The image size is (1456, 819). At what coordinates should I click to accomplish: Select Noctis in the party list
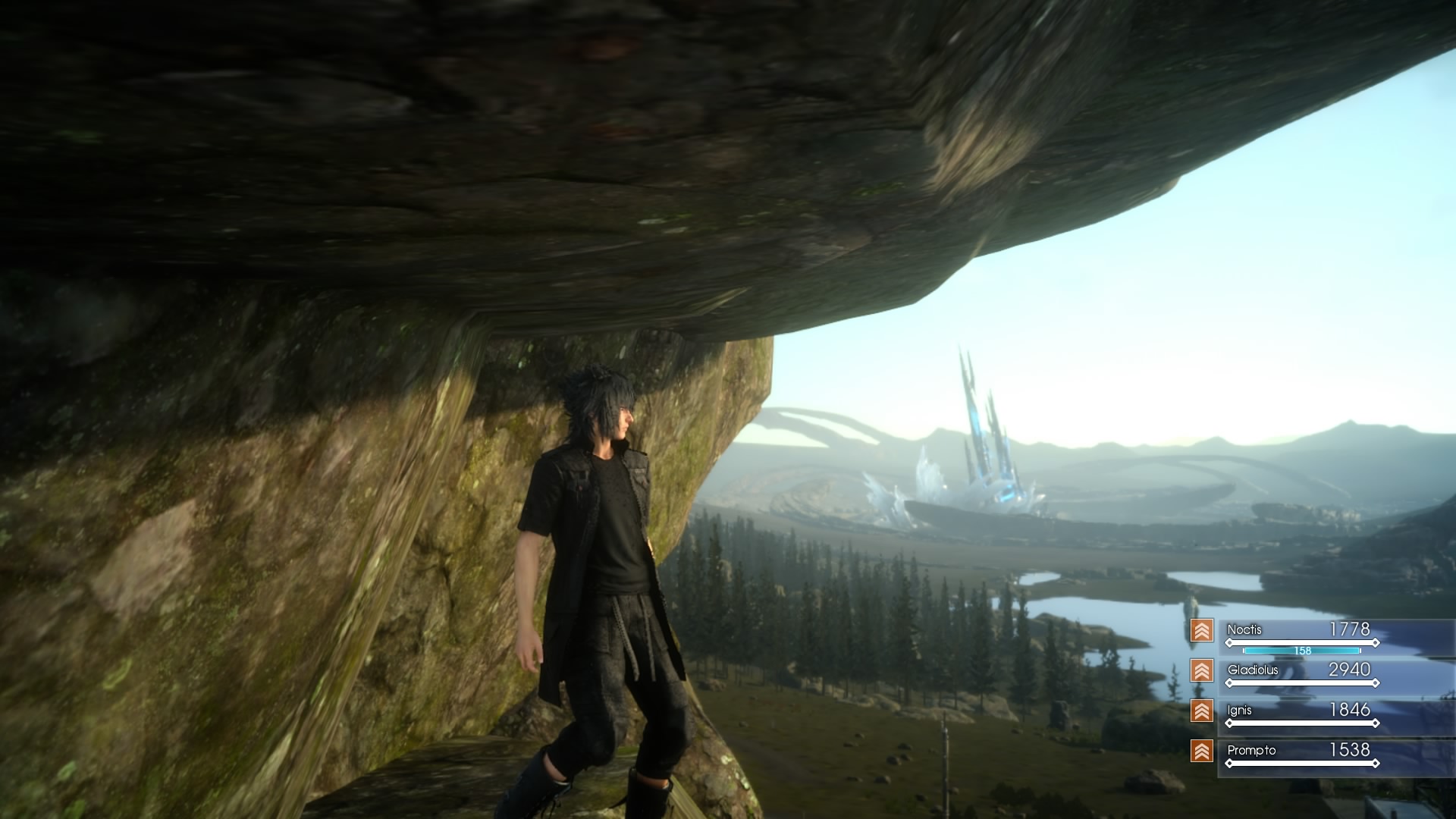[1244, 630]
